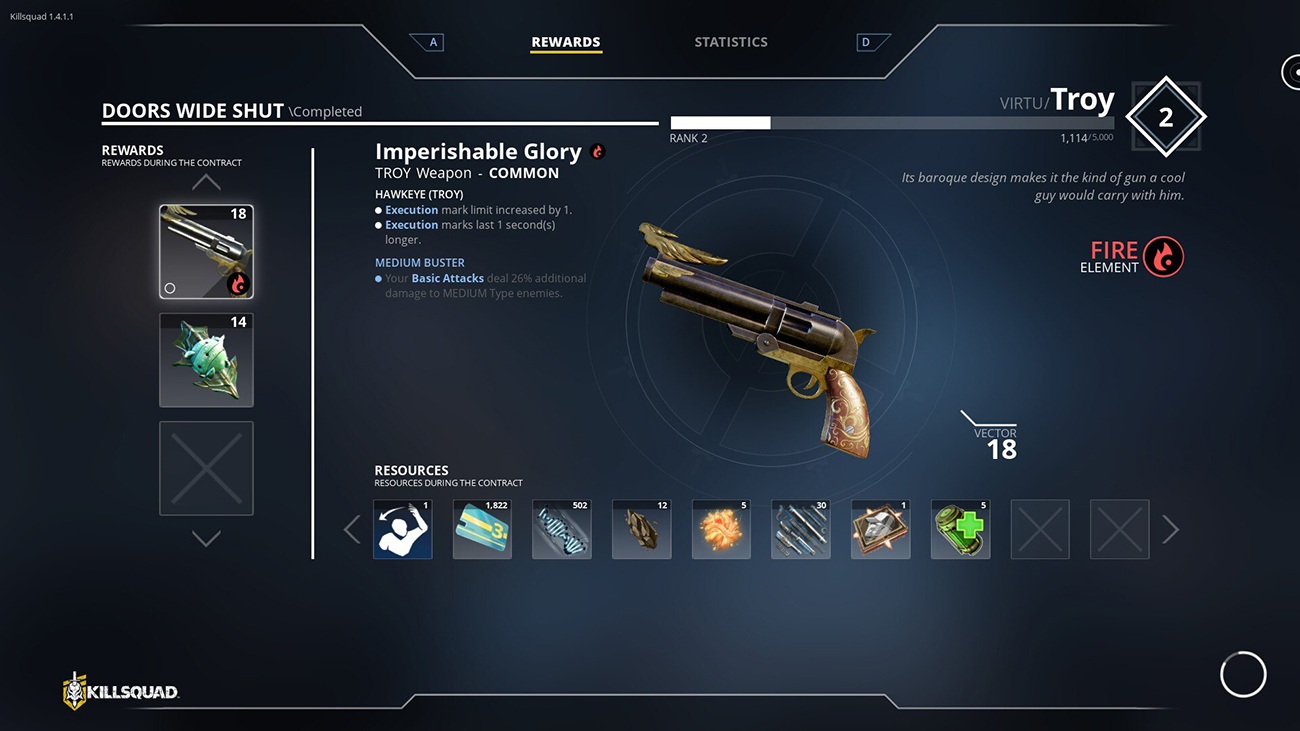Choose the metal tools resource
Image resolution: width=1300 pixels, height=731 pixels.
801,529
